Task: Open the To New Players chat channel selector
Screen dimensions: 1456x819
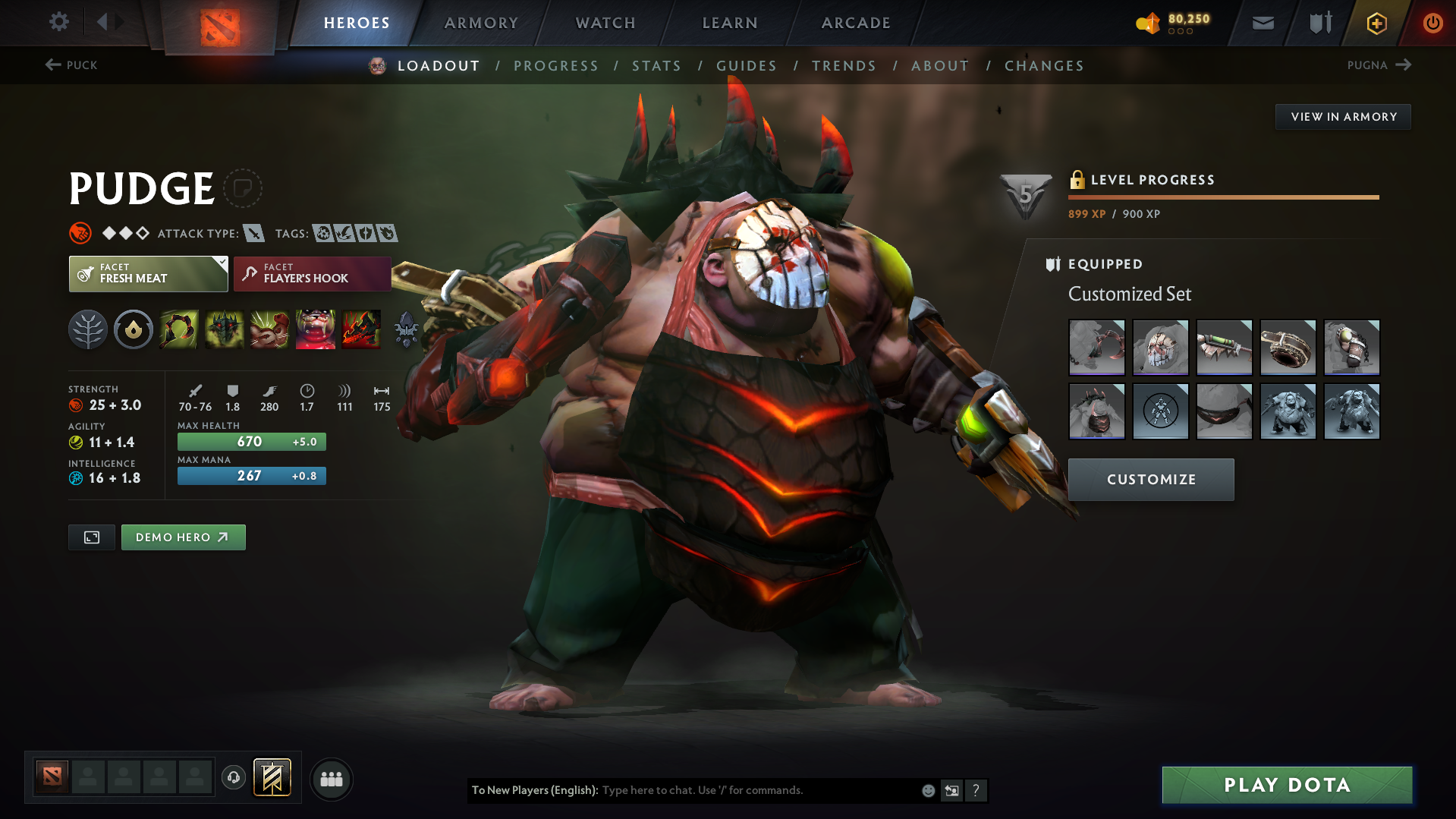Action: click(x=533, y=790)
